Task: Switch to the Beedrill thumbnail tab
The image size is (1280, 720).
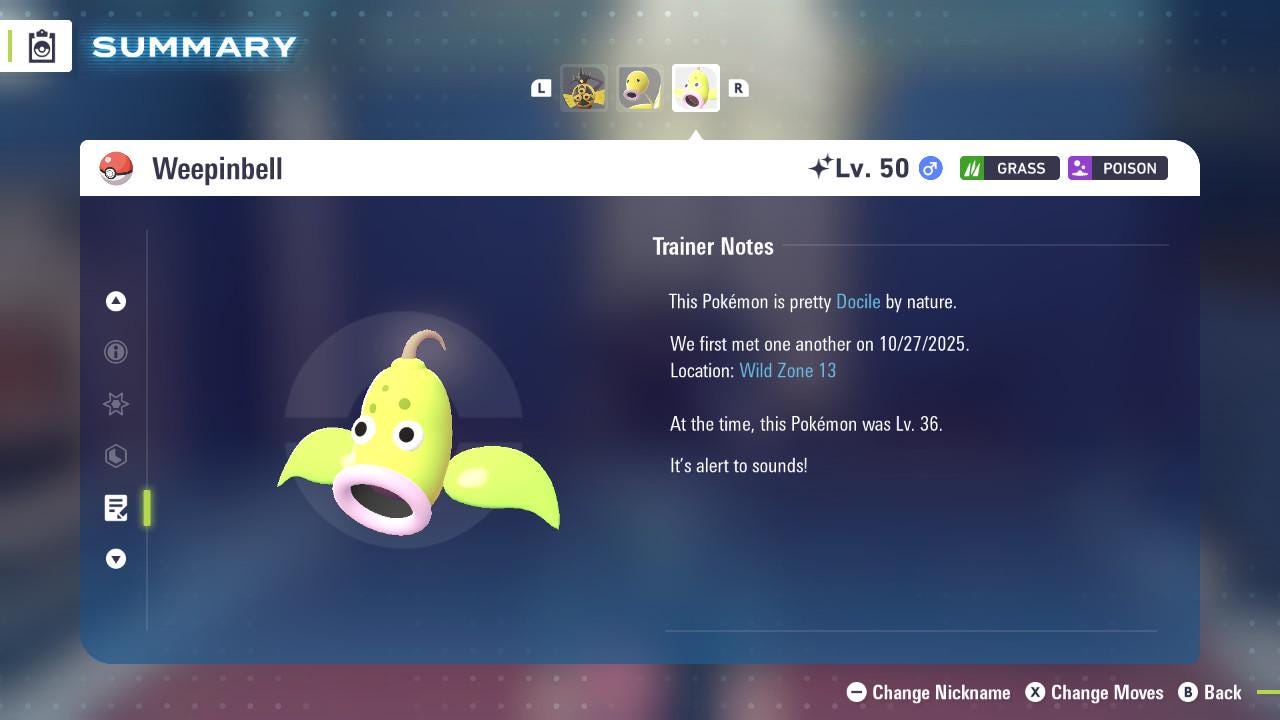Action: coord(584,87)
